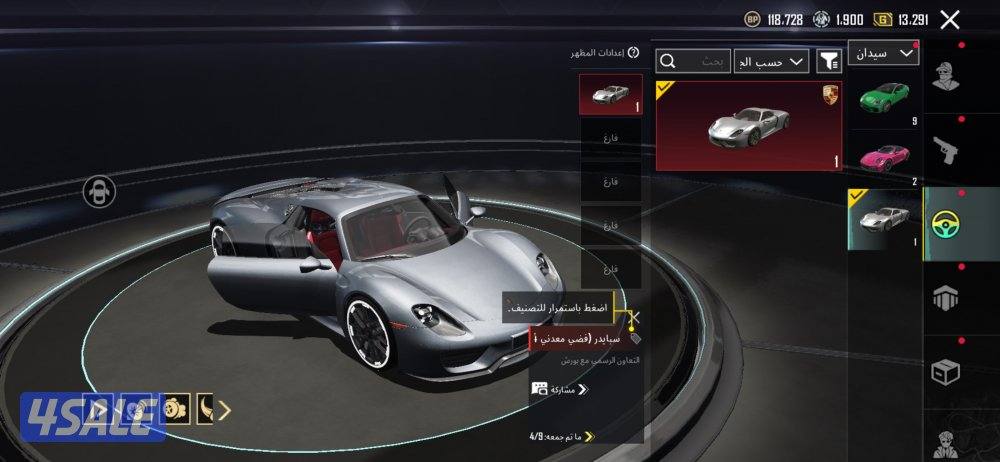The width and height of the screenshot is (1000, 462).
Task: Open the sort-by dropdown
Action: click(x=771, y=62)
